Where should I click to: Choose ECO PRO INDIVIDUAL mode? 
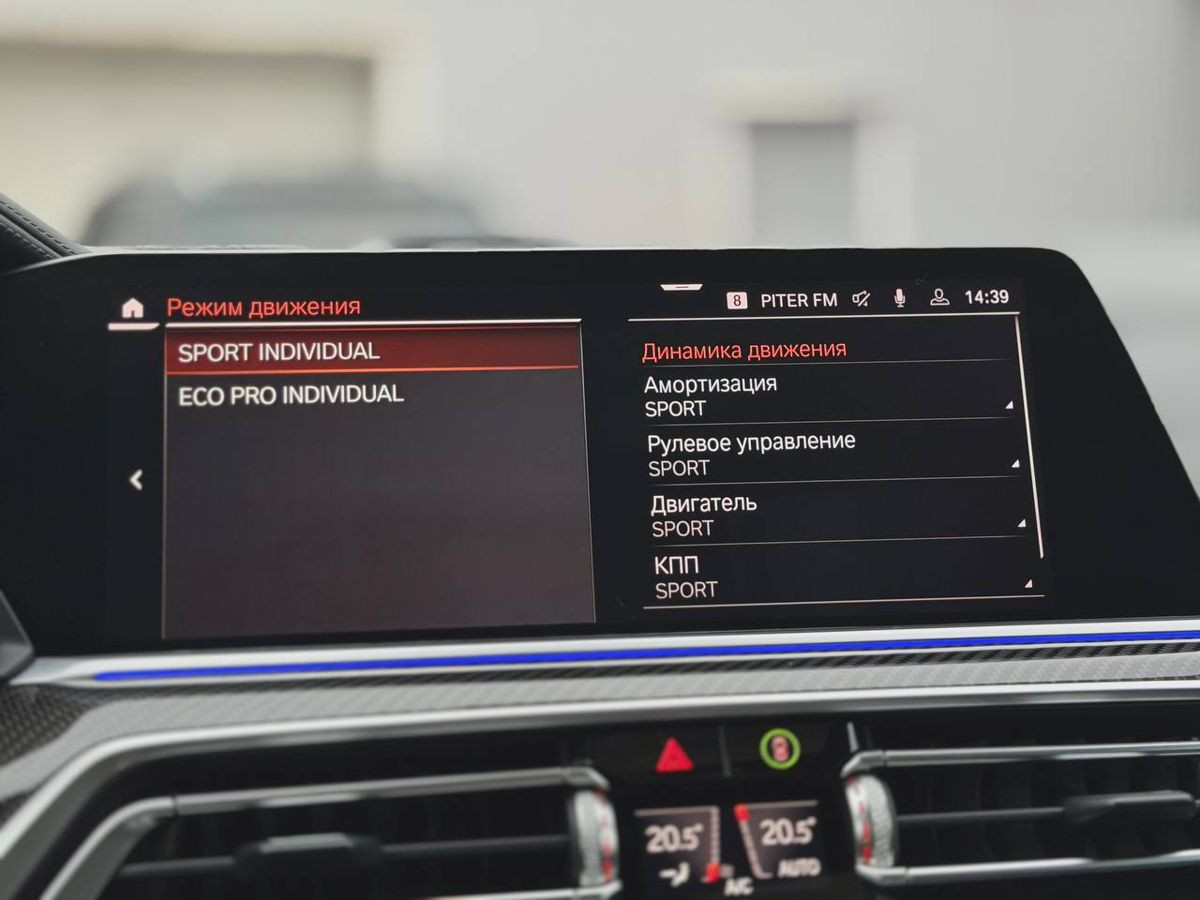click(372, 395)
